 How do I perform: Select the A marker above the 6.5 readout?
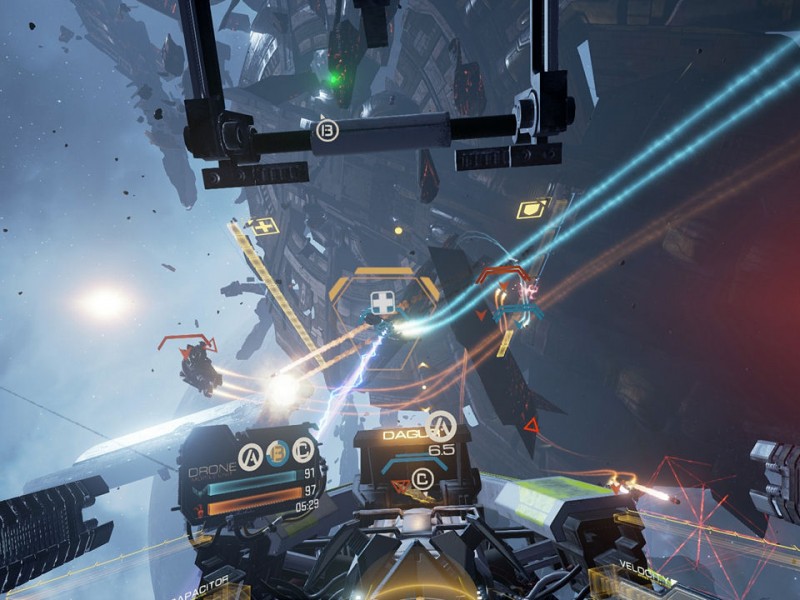tap(440, 427)
